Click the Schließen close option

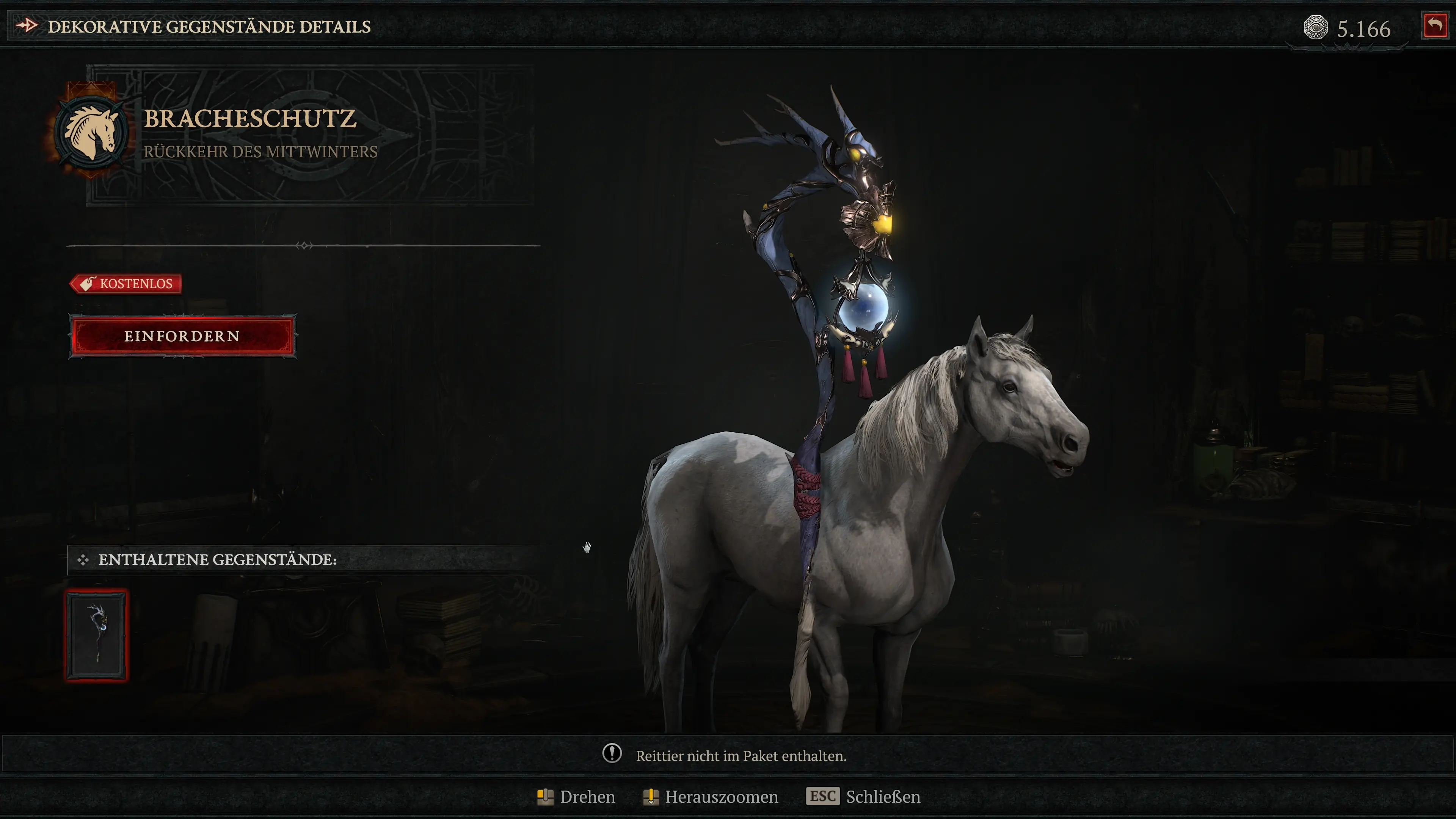(863, 796)
